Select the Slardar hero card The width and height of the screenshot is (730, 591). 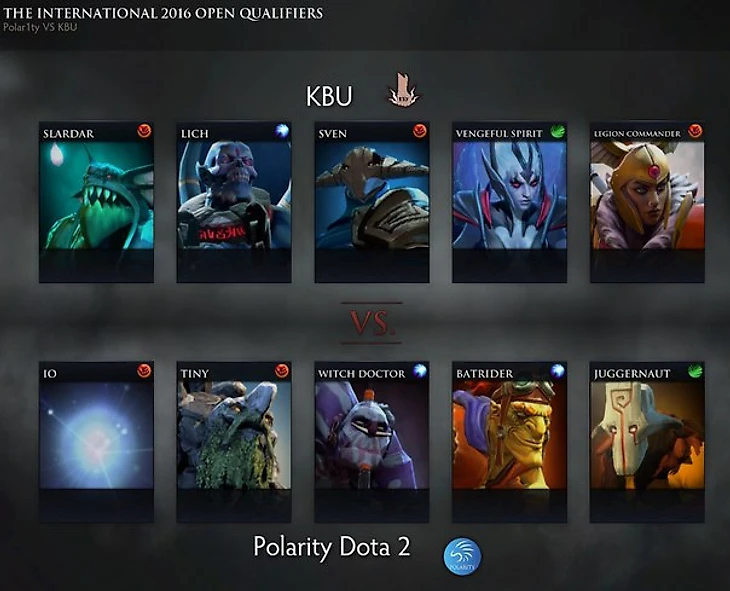pos(96,202)
